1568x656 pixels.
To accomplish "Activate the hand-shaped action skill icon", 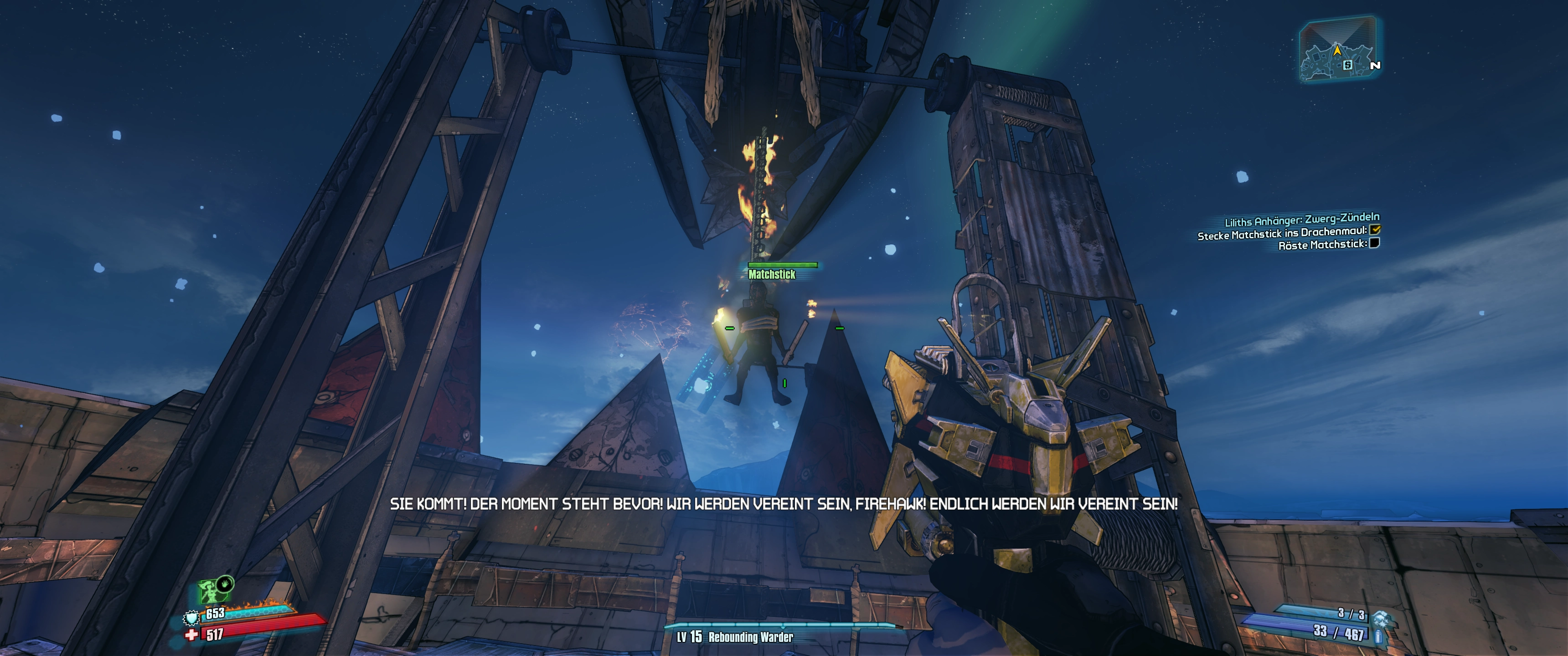I will [x=225, y=584].
